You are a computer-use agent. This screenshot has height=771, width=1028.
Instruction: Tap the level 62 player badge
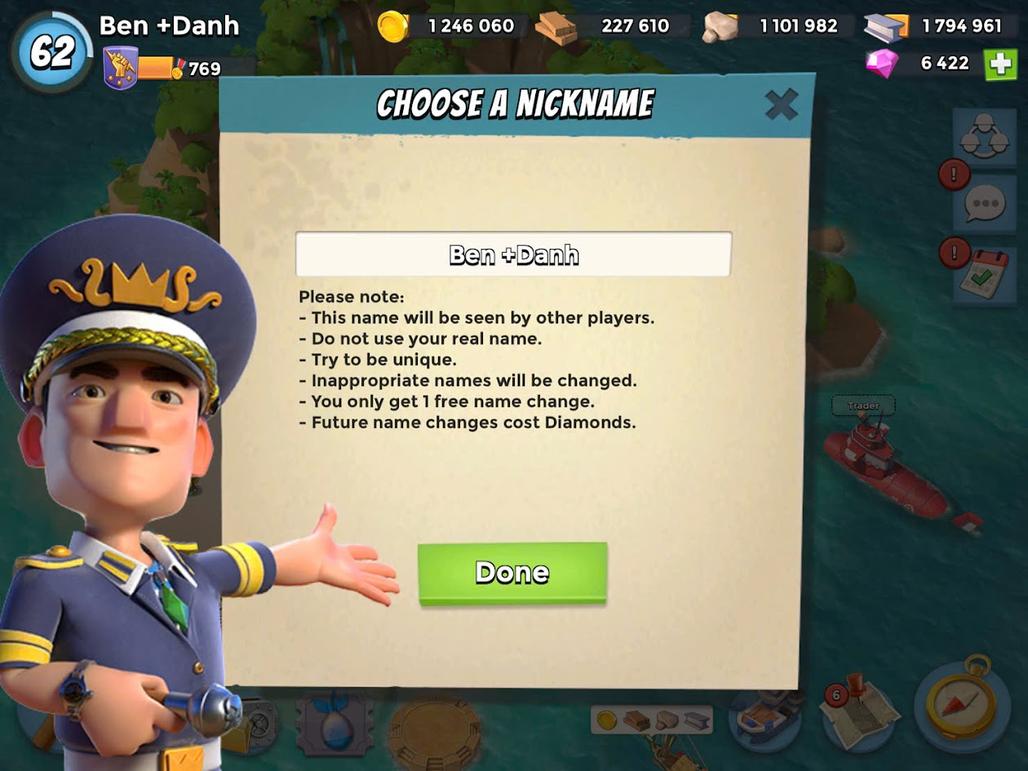51,53
